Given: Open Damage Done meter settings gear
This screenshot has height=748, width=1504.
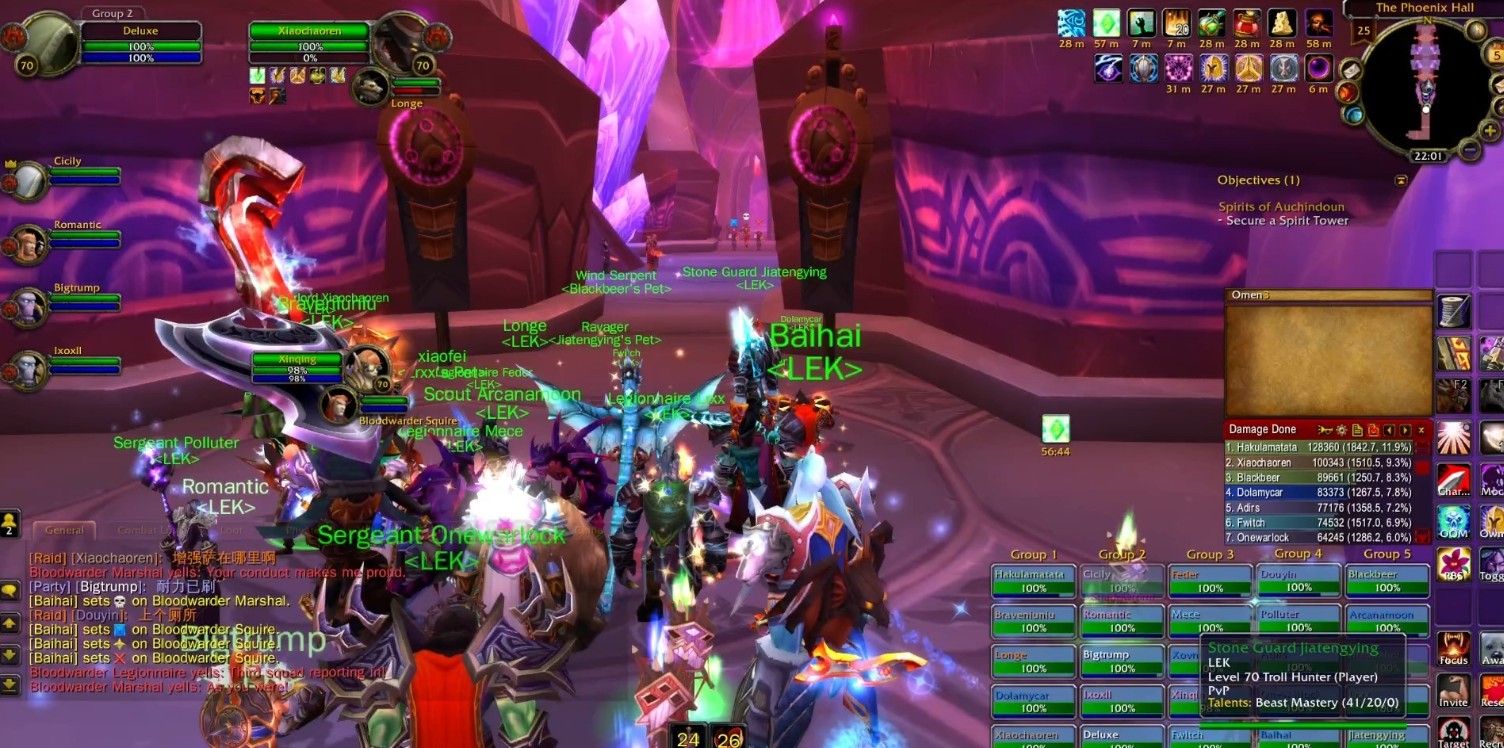Looking at the screenshot, I should pyautogui.click(x=1341, y=430).
